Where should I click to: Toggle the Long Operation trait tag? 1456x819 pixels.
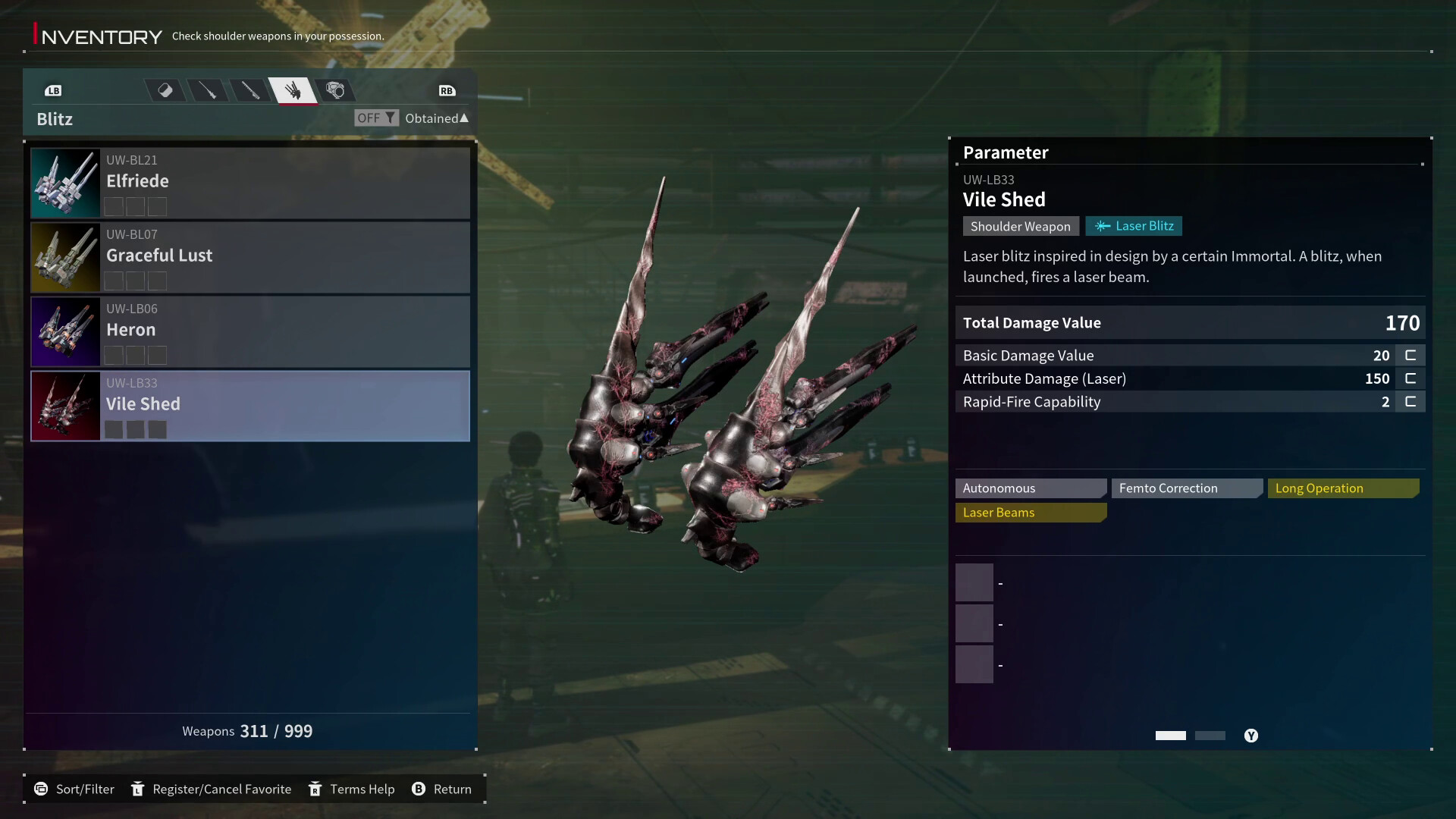pos(1342,488)
